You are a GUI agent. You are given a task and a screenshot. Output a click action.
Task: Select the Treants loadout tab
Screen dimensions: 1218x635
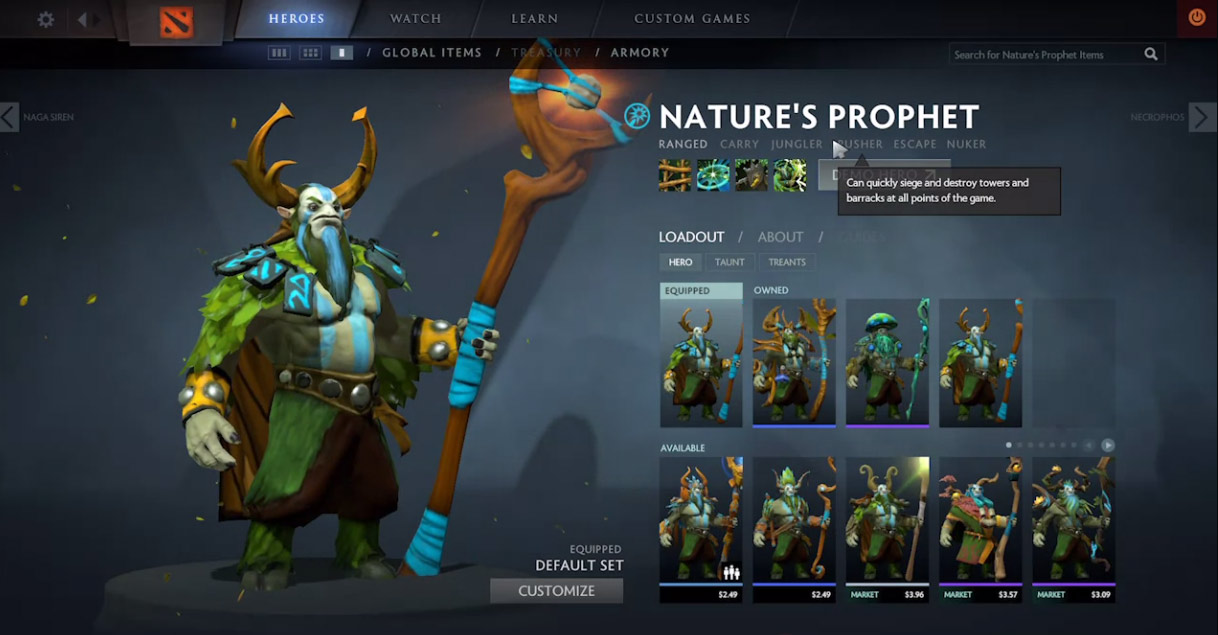pos(787,262)
